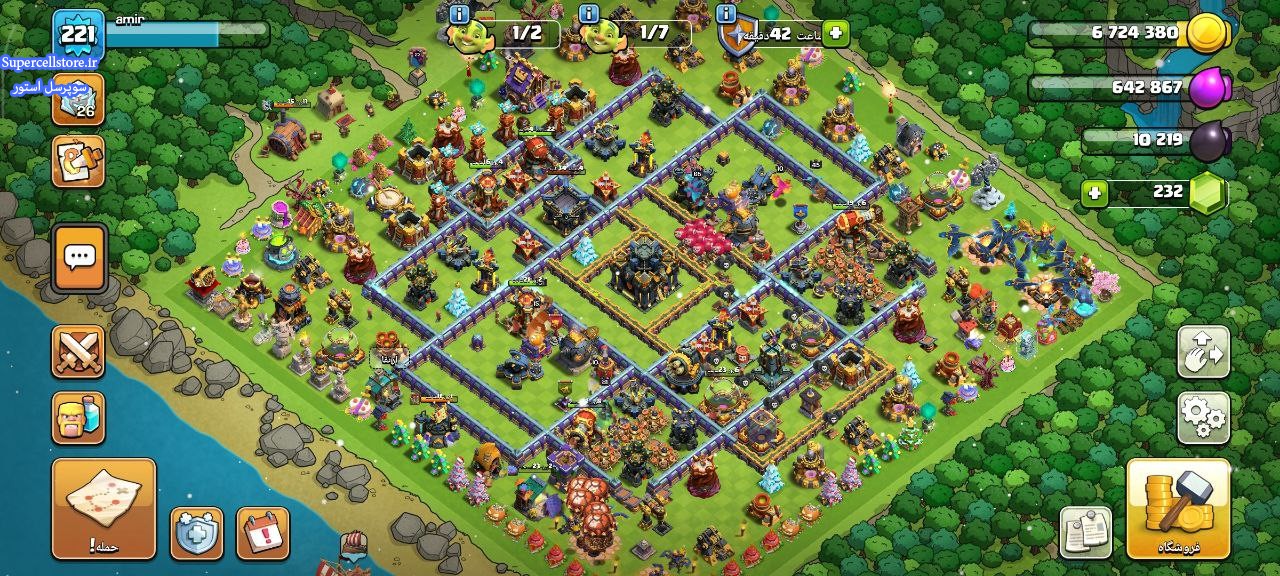Open the calendar events button
The width and height of the screenshot is (1280, 576).
[x=263, y=533]
